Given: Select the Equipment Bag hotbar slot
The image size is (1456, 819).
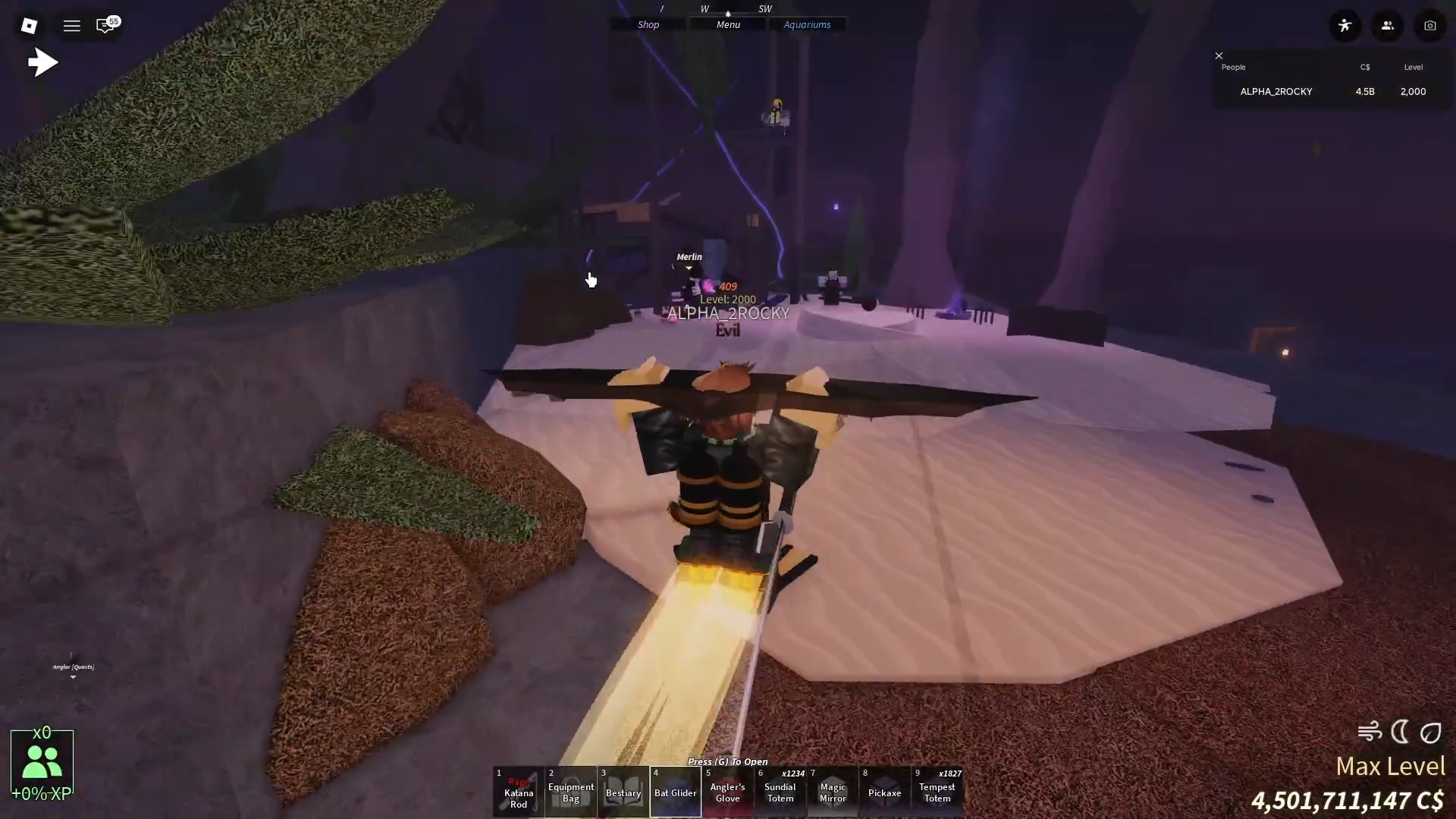Looking at the screenshot, I should pyautogui.click(x=571, y=792).
